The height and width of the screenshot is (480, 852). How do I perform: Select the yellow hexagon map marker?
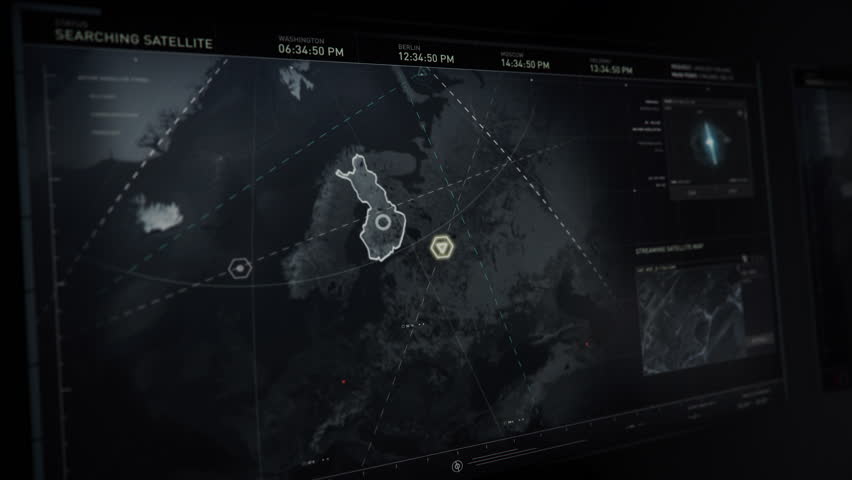442,247
